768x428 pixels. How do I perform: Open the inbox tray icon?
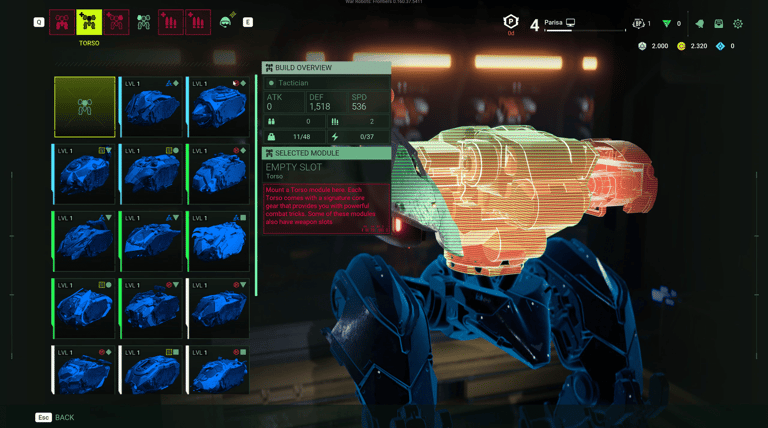click(718, 23)
